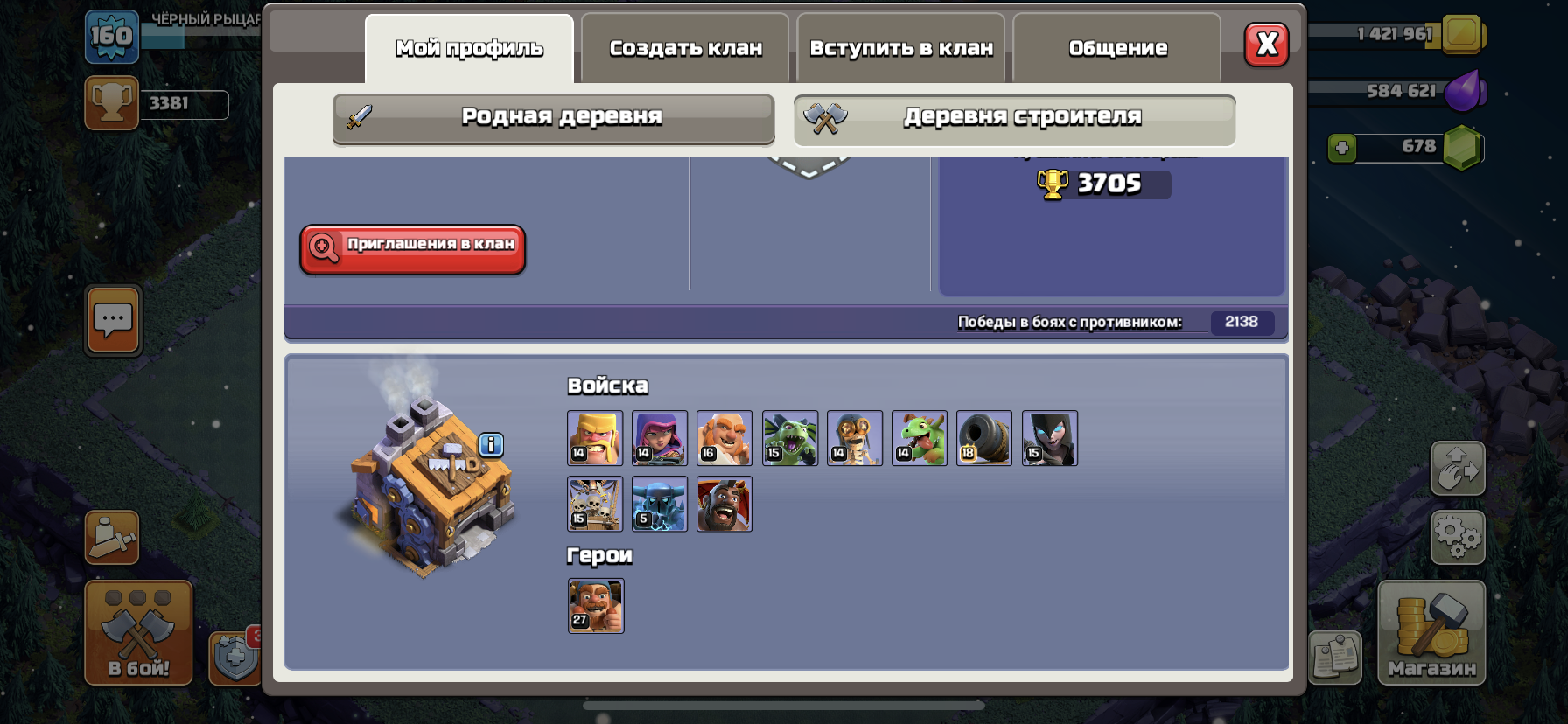Select the Вступить в клан tab

901,48
